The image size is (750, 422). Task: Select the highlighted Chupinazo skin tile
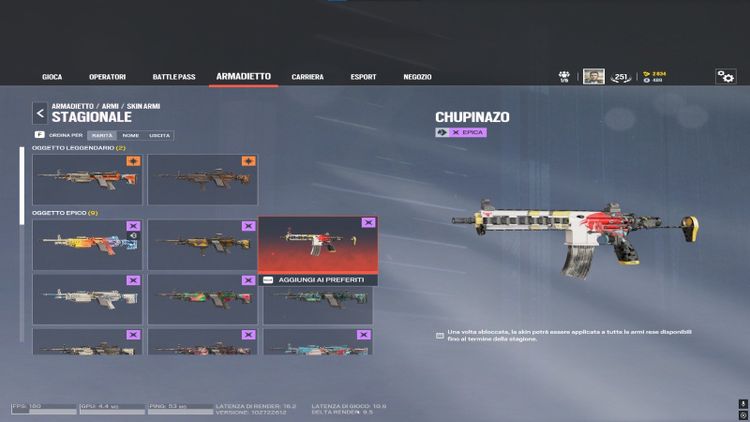[318, 245]
